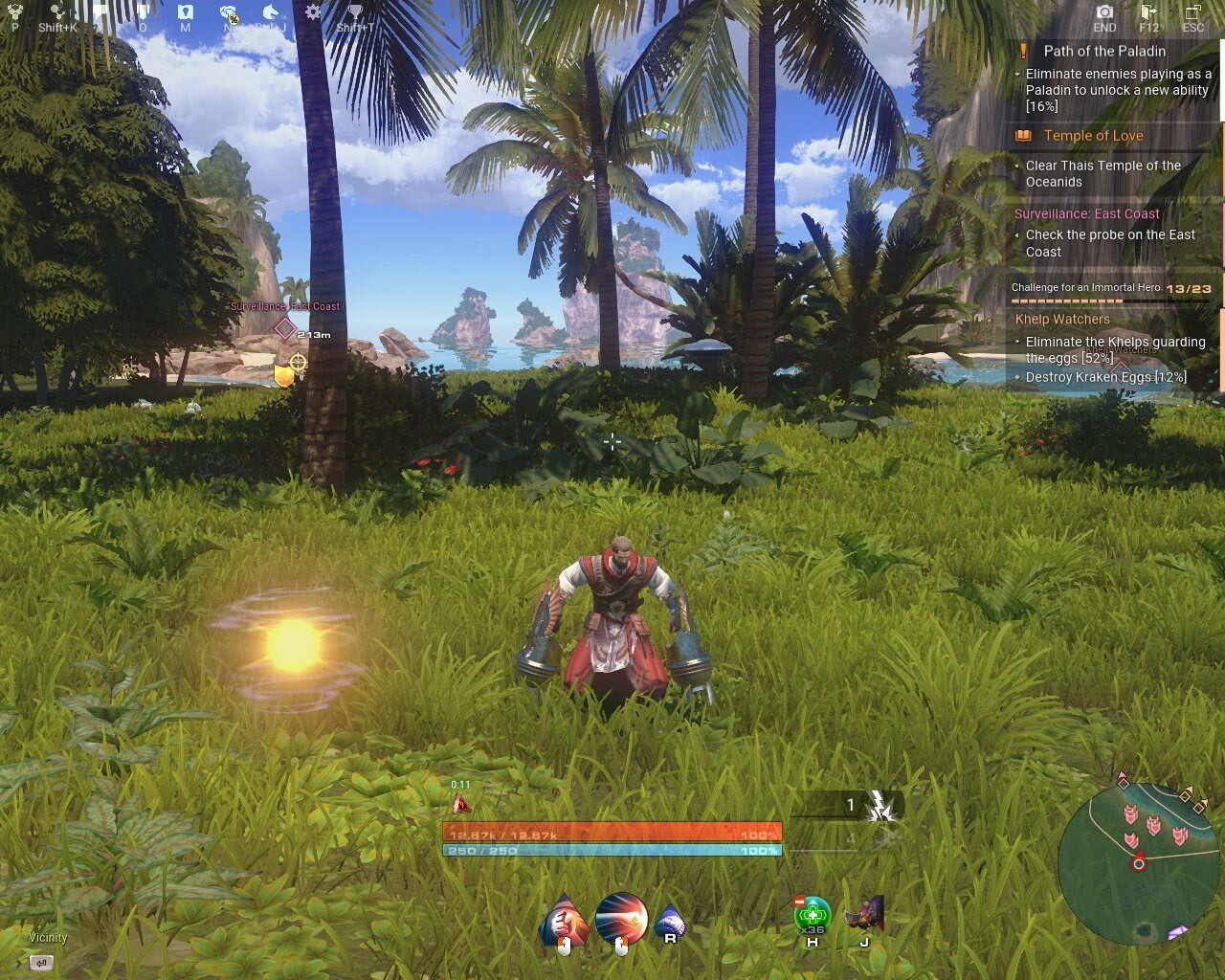Image resolution: width=1225 pixels, height=980 pixels.
Task: Open the inventory bag icon labeled M
Action: [x=184, y=11]
